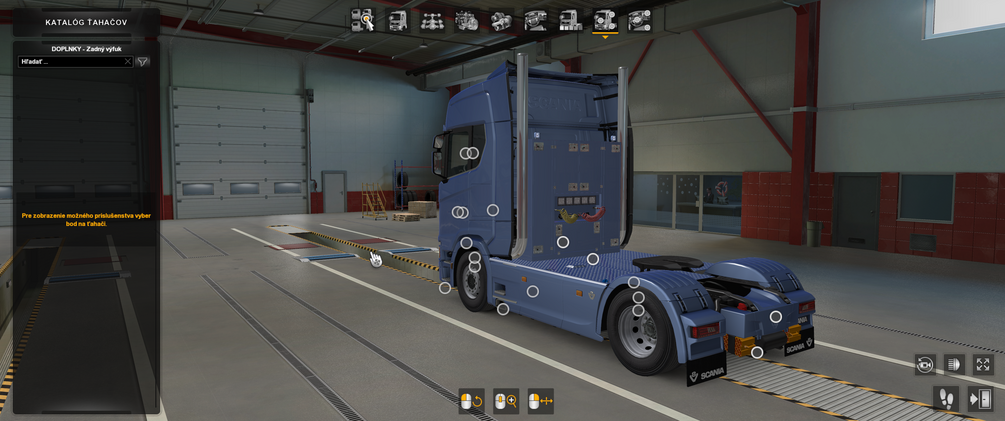Reset the camera view

tap(925, 365)
